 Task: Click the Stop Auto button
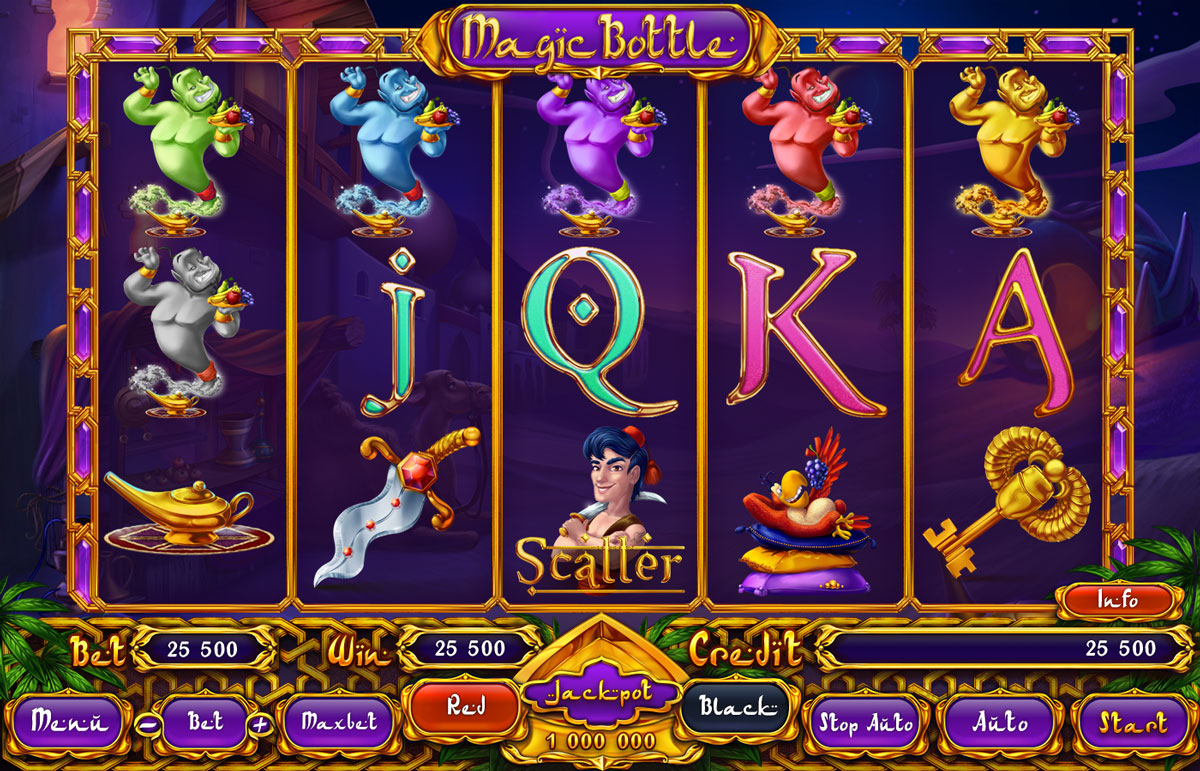[x=866, y=722]
